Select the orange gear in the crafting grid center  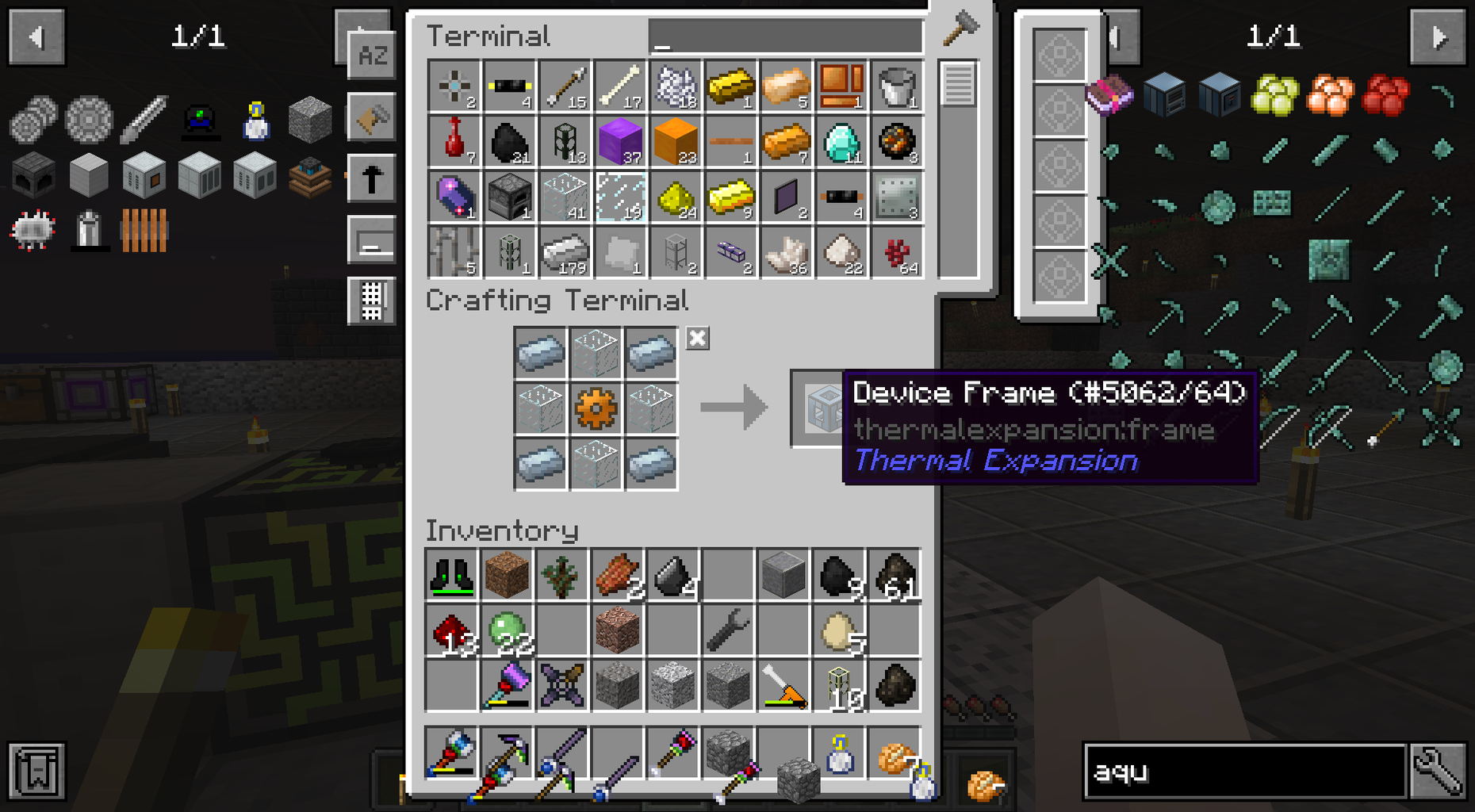(x=596, y=410)
